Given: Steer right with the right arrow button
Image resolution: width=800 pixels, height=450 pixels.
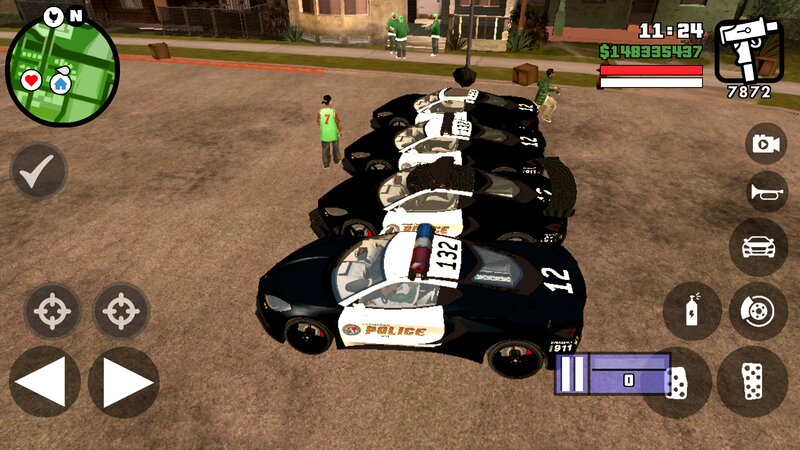Looking at the screenshot, I should 123,381.
